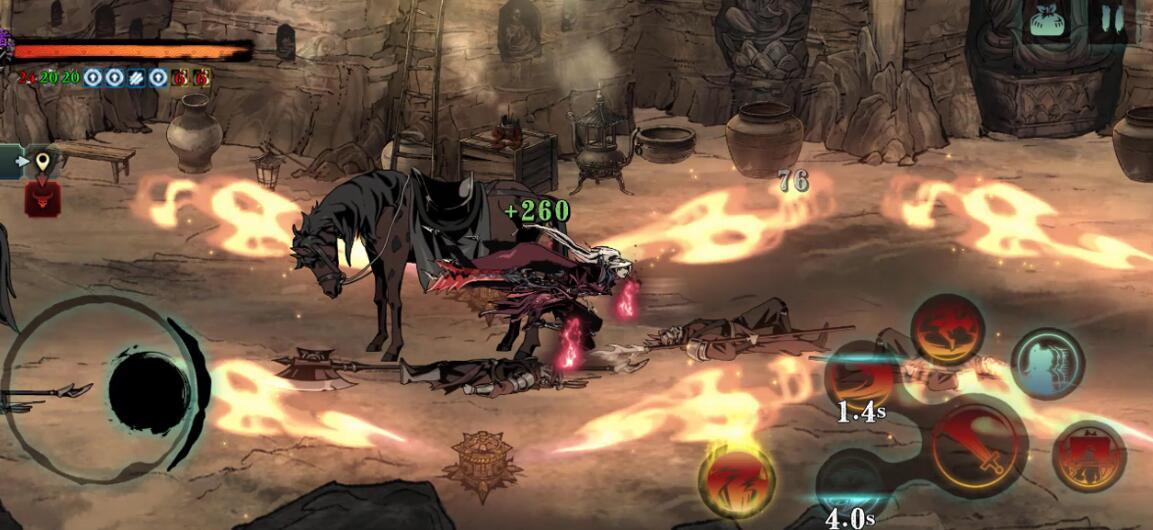Unleash the flaming glowing rage skill

click(737, 481)
